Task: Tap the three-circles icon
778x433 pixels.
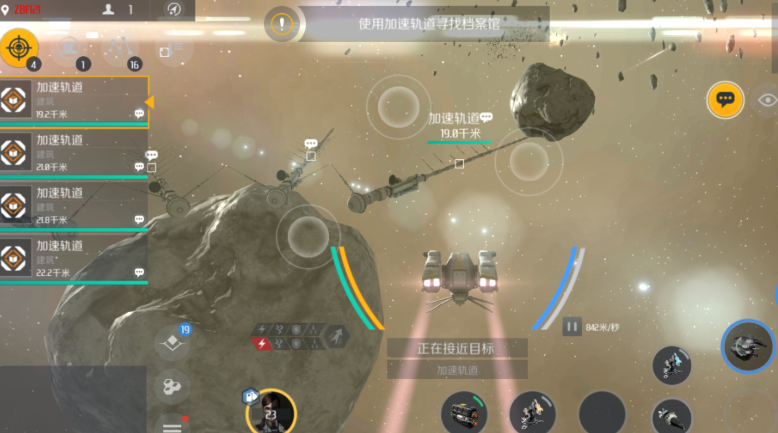Action: tap(172, 386)
